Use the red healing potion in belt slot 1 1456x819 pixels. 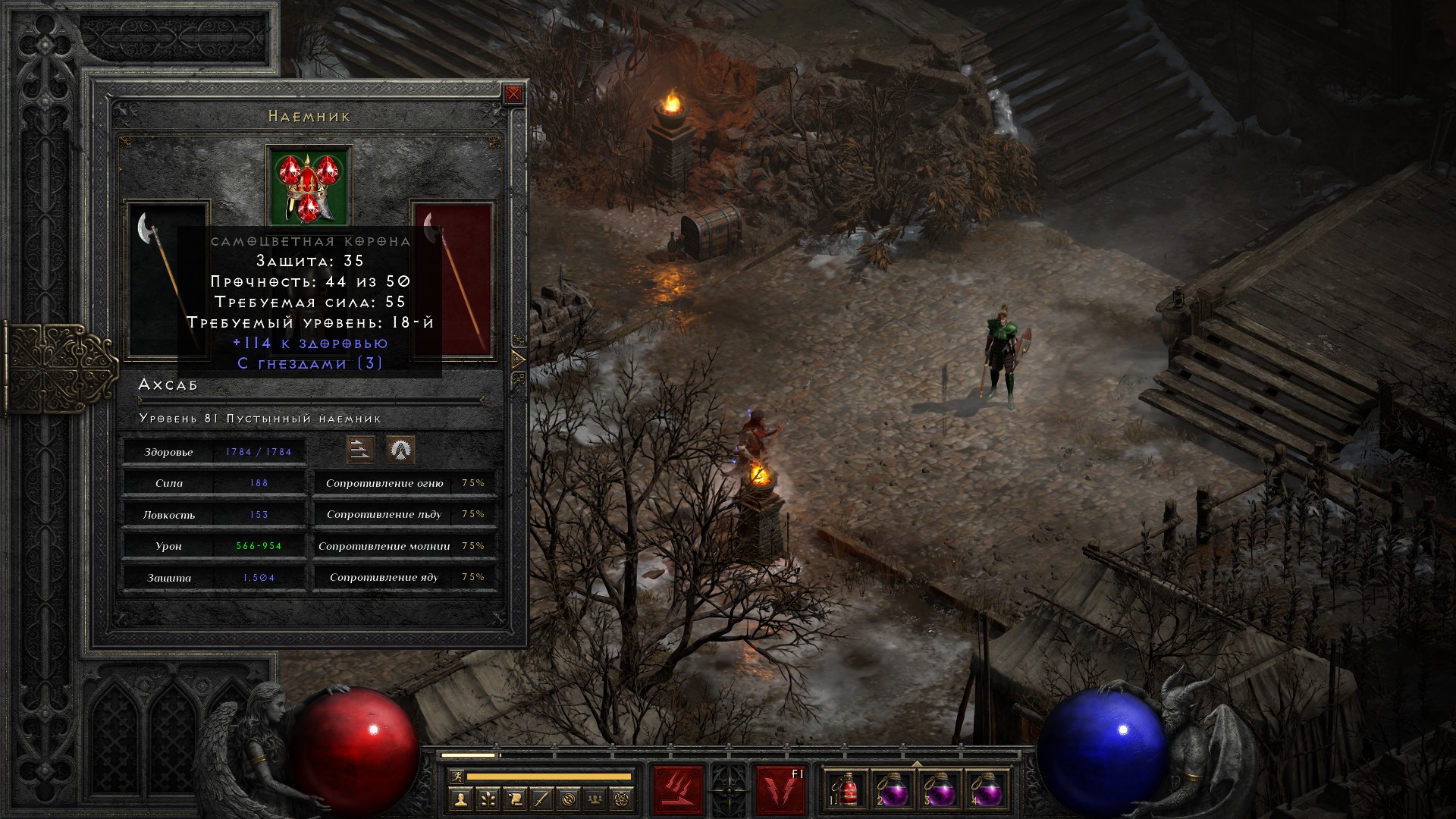848,790
